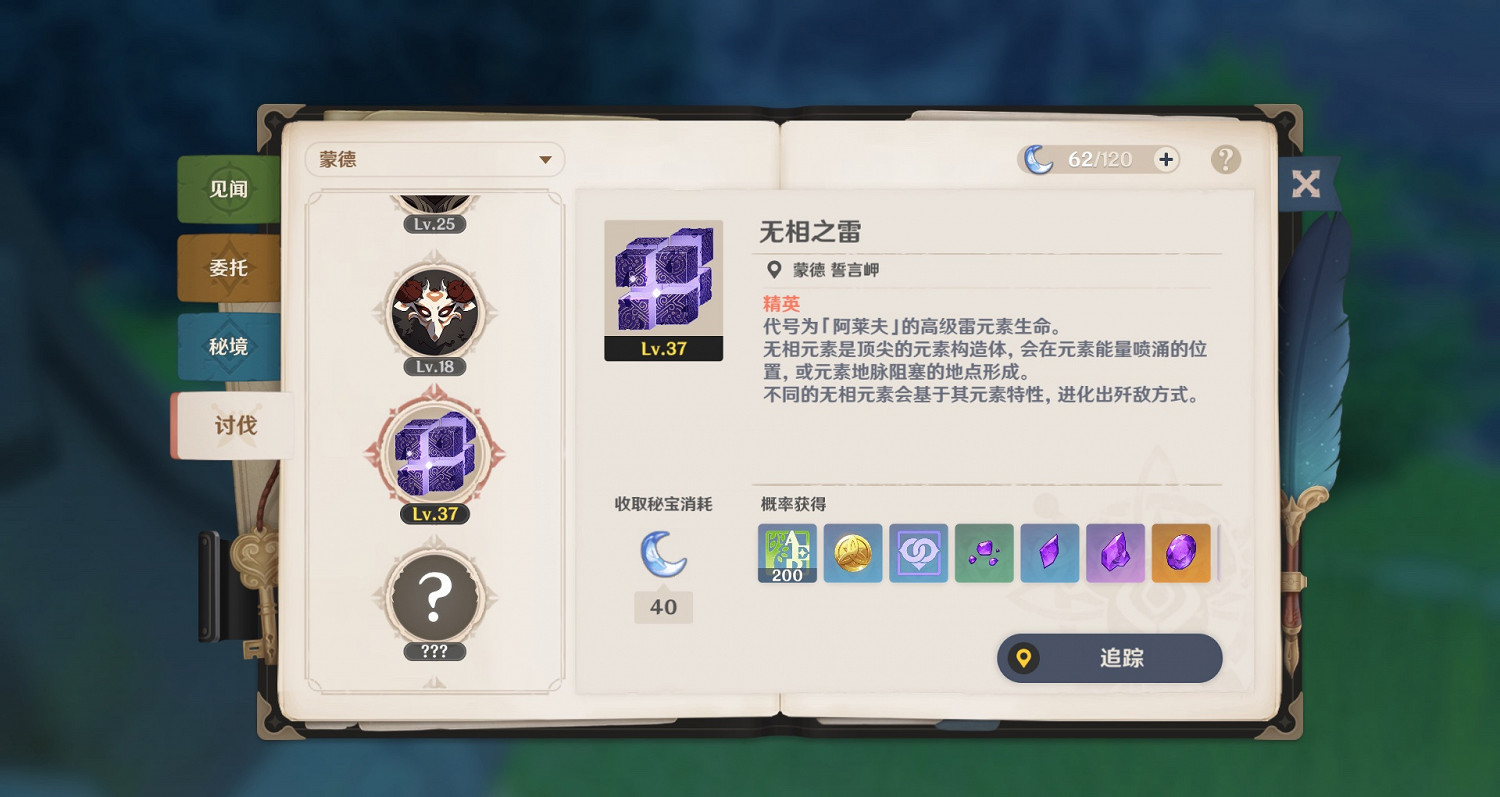Open the 蒙德 region dropdown
The height and width of the screenshot is (797, 1500).
(435, 159)
